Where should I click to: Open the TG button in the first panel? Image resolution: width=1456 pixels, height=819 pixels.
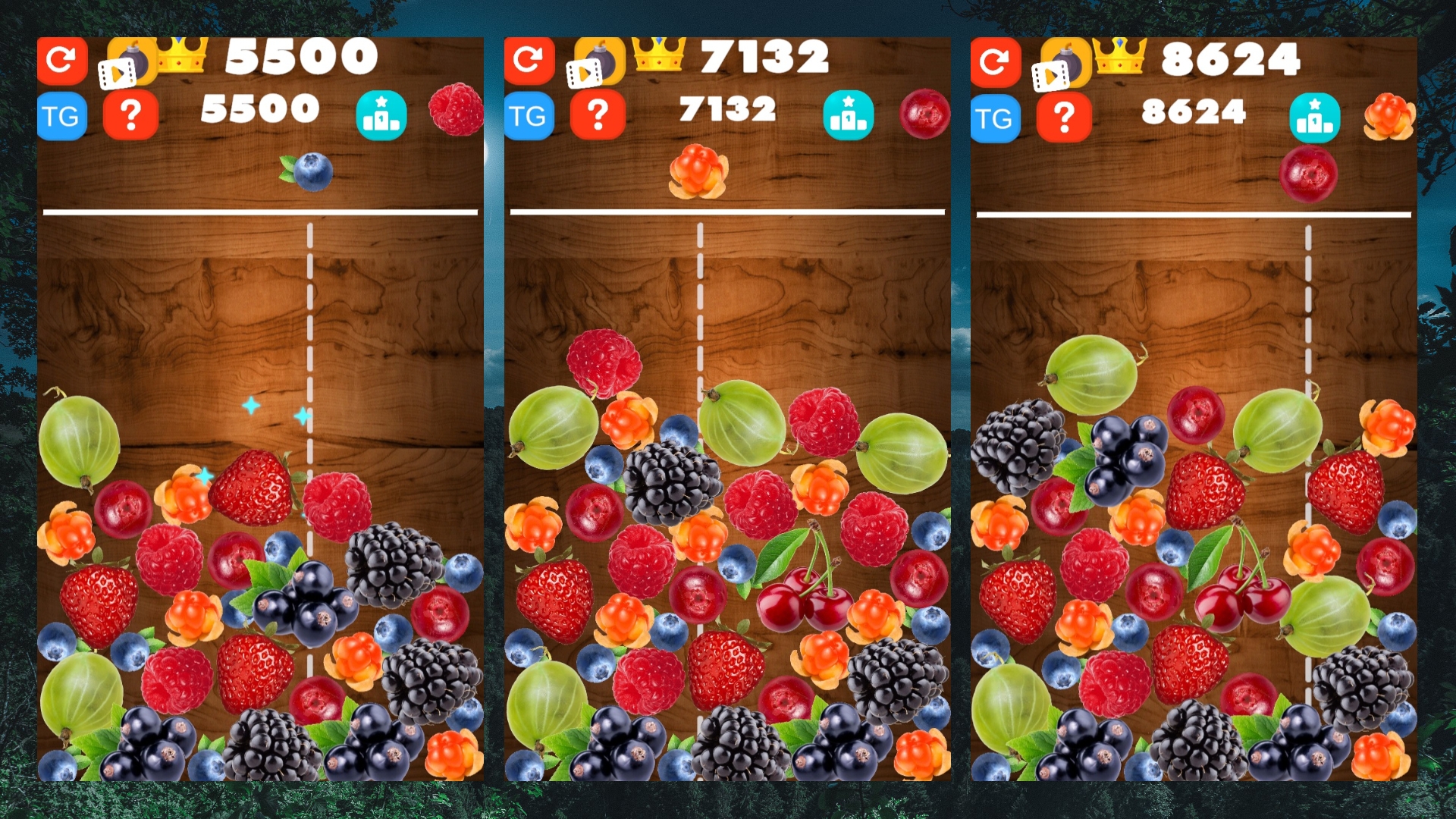click(63, 115)
